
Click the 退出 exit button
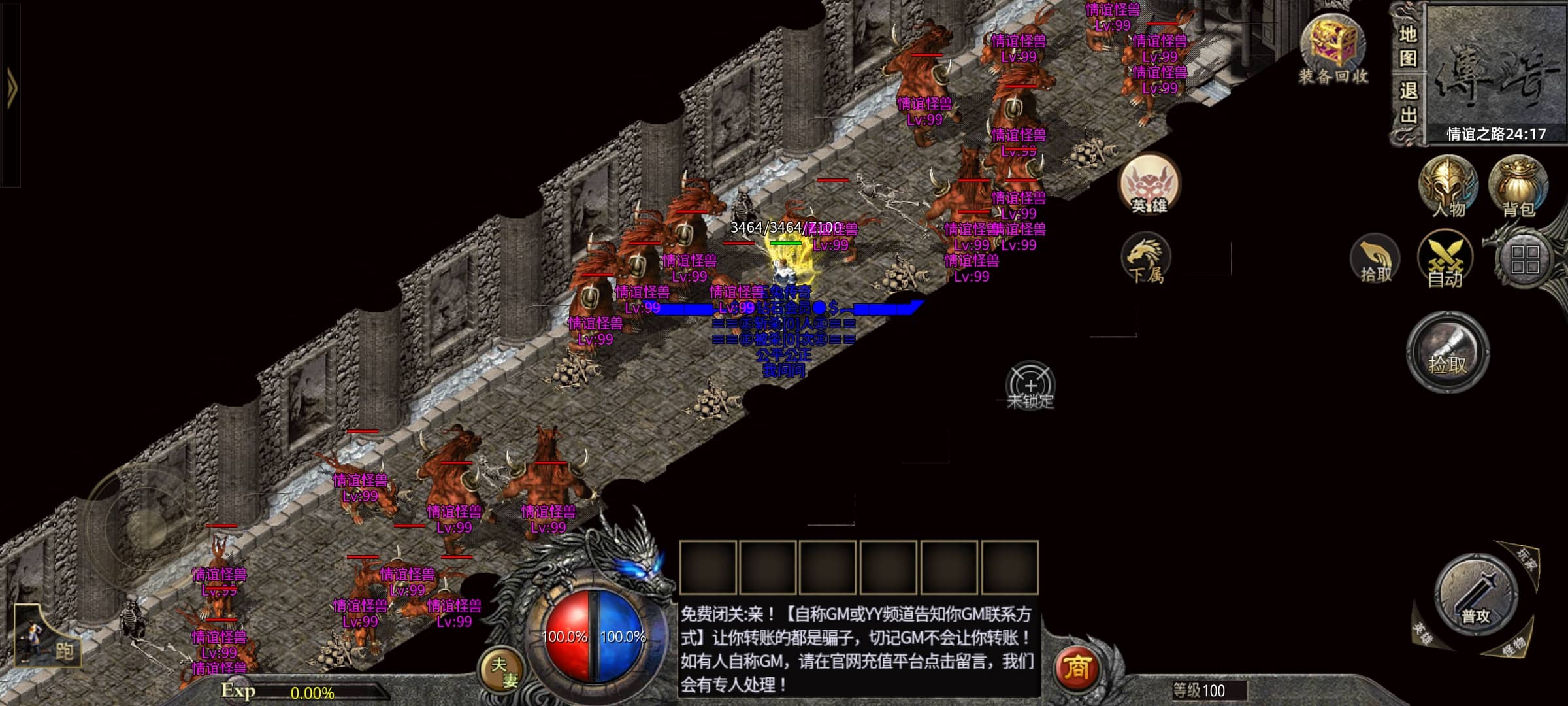coord(1408,103)
